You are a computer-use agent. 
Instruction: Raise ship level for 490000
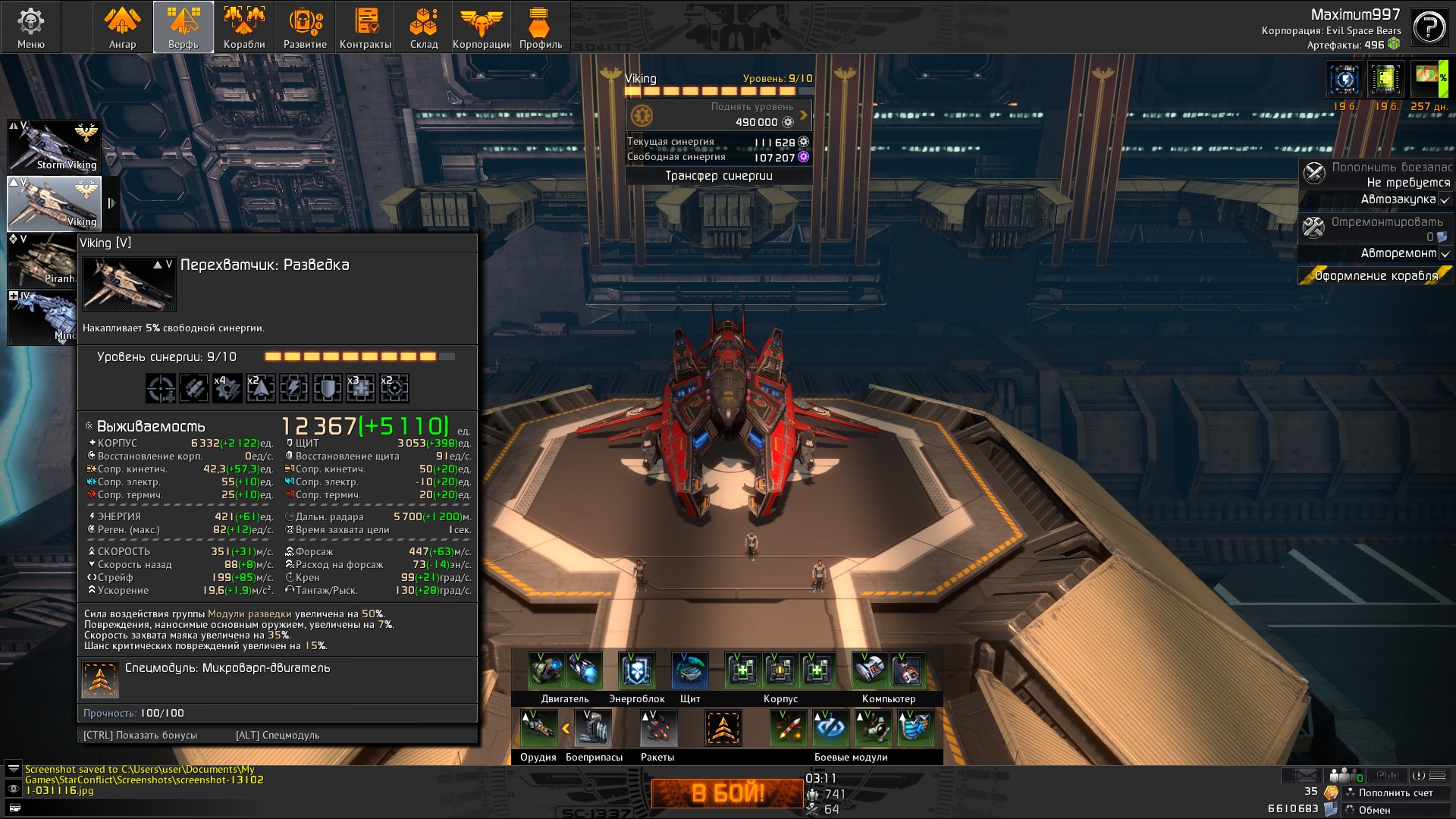pos(718,115)
